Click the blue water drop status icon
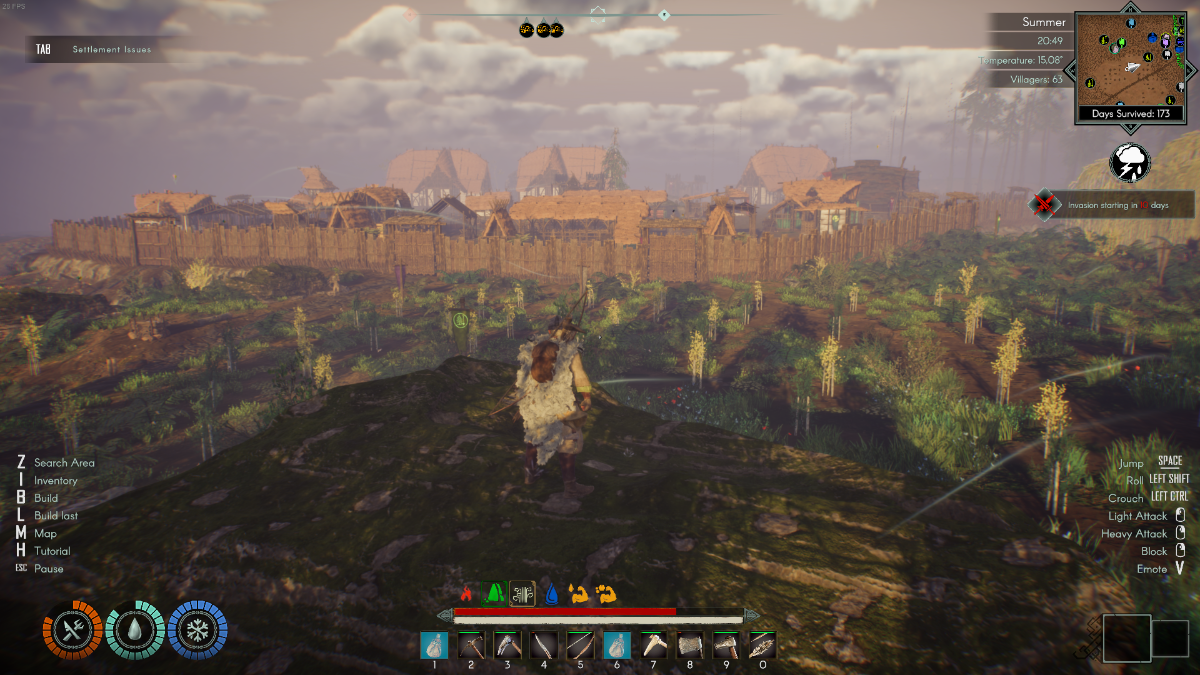This screenshot has width=1200, height=675. [x=549, y=593]
